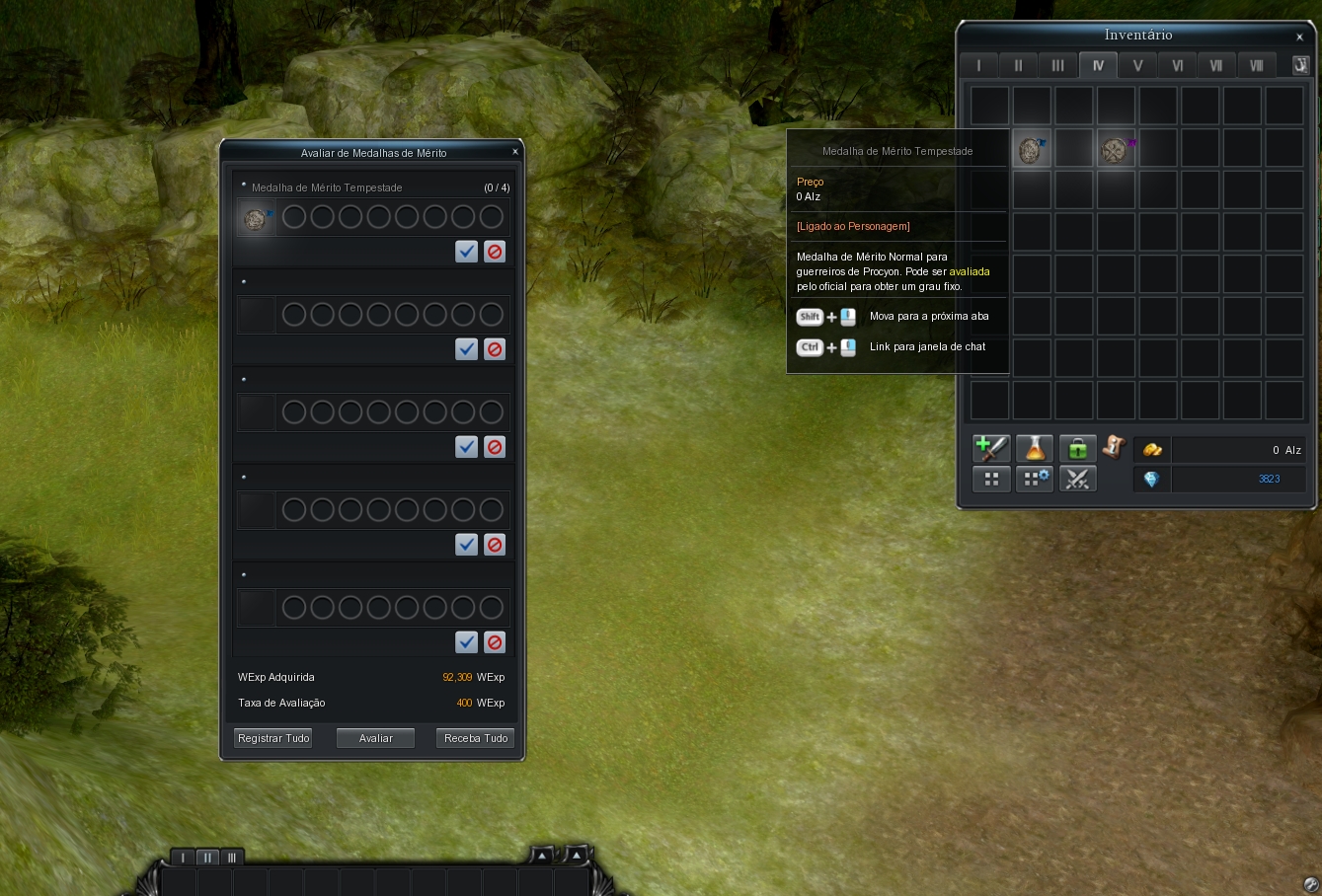Image resolution: width=1322 pixels, height=896 pixels.
Task: Close the Avaliar de Medalhas de Mérito window
Action: point(515,152)
